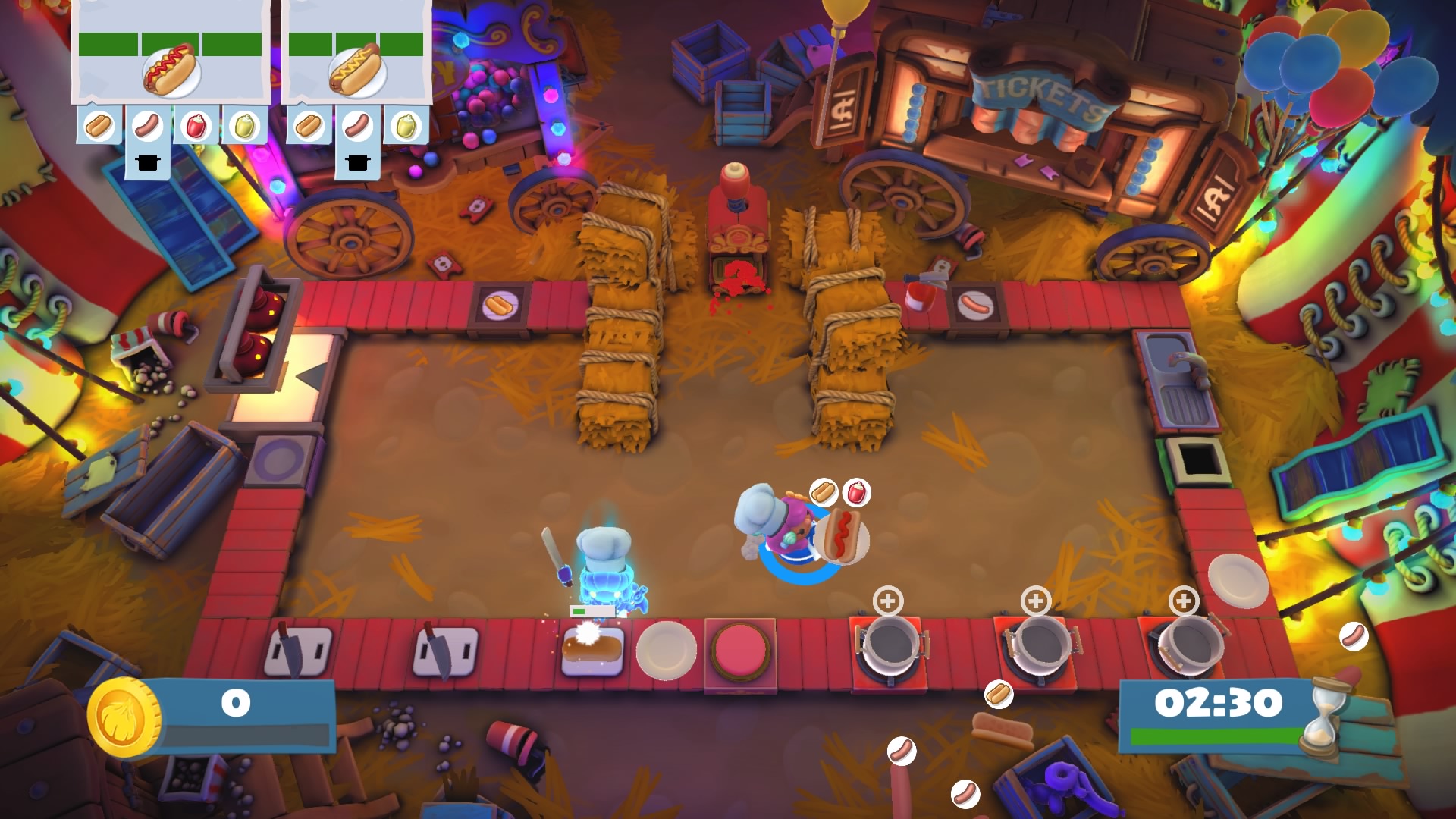
Task: Select the cooking pot icon below the sausage
Action: click(x=146, y=160)
